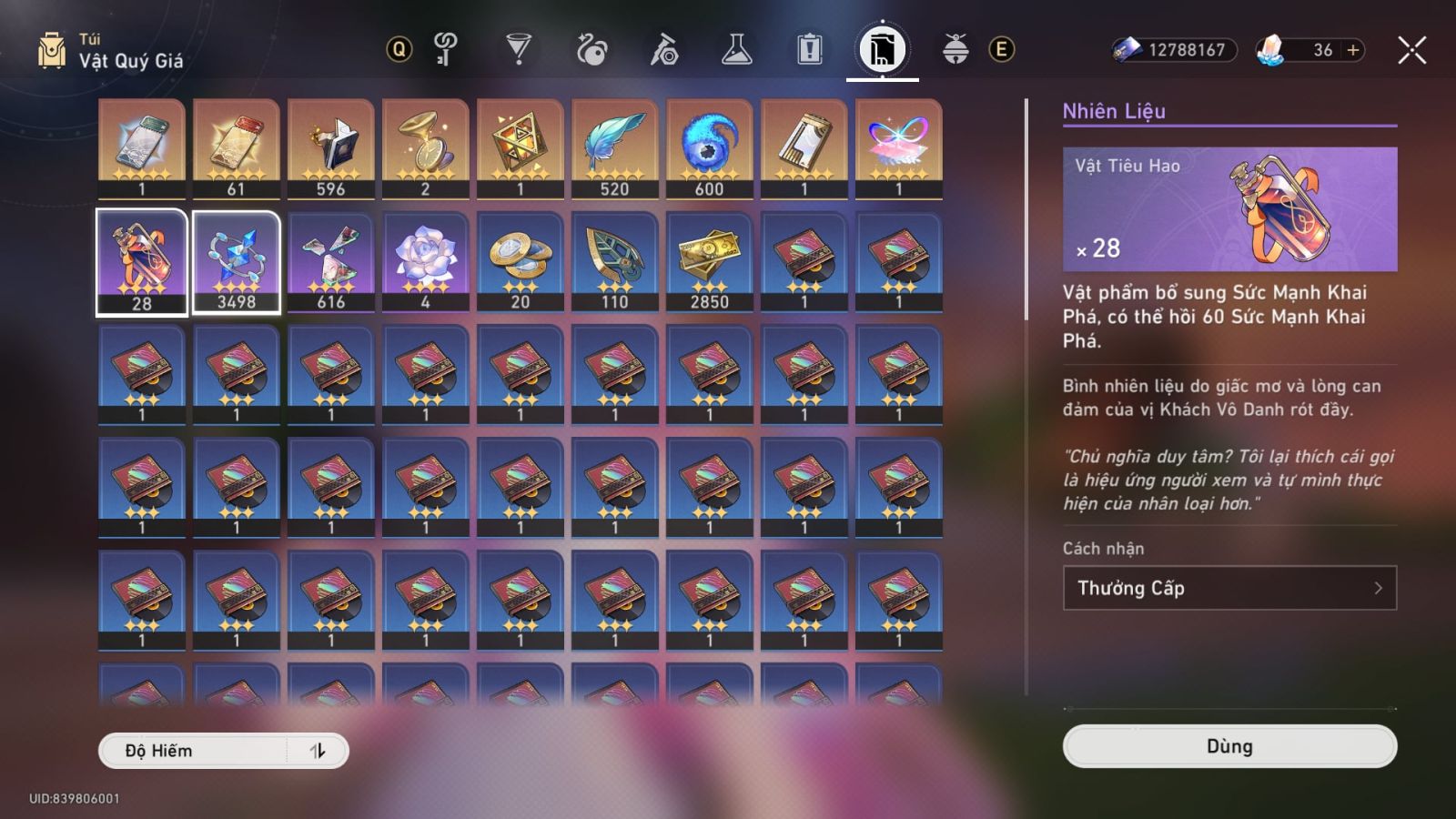
Task: Choose the pink butterfly item slot
Action: pyautogui.click(x=899, y=148)
